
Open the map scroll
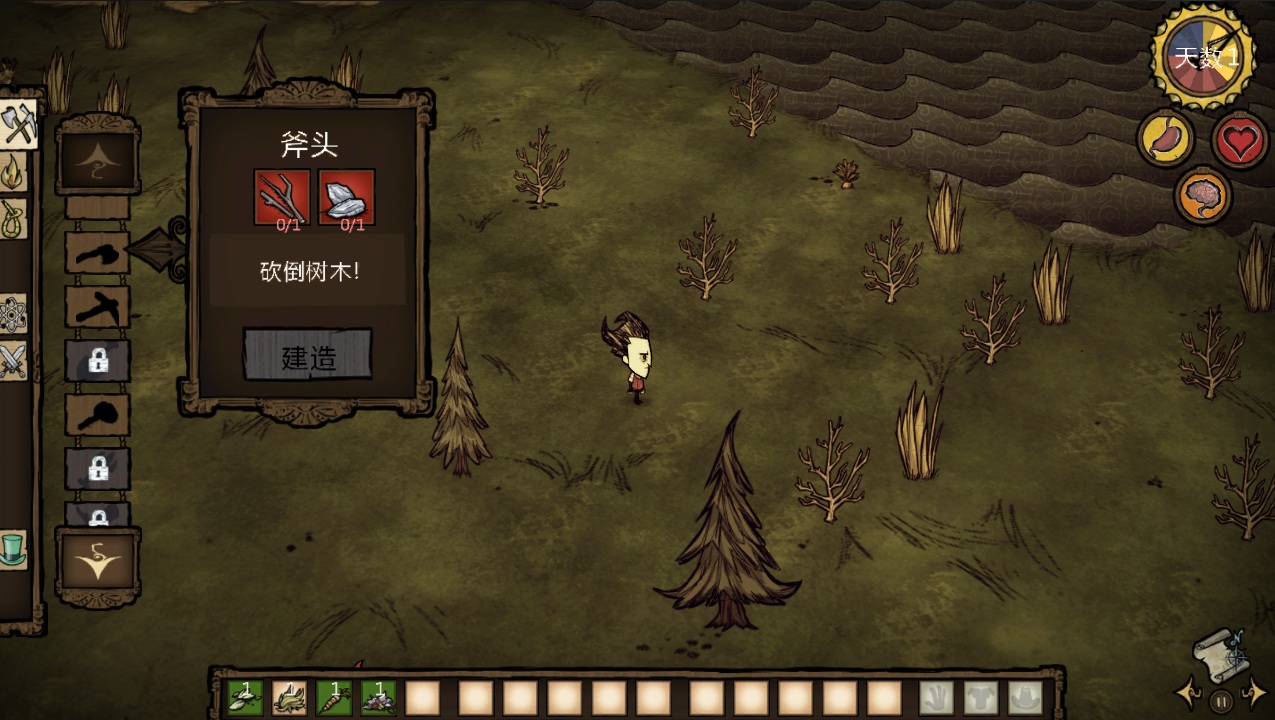[1218, 655]
